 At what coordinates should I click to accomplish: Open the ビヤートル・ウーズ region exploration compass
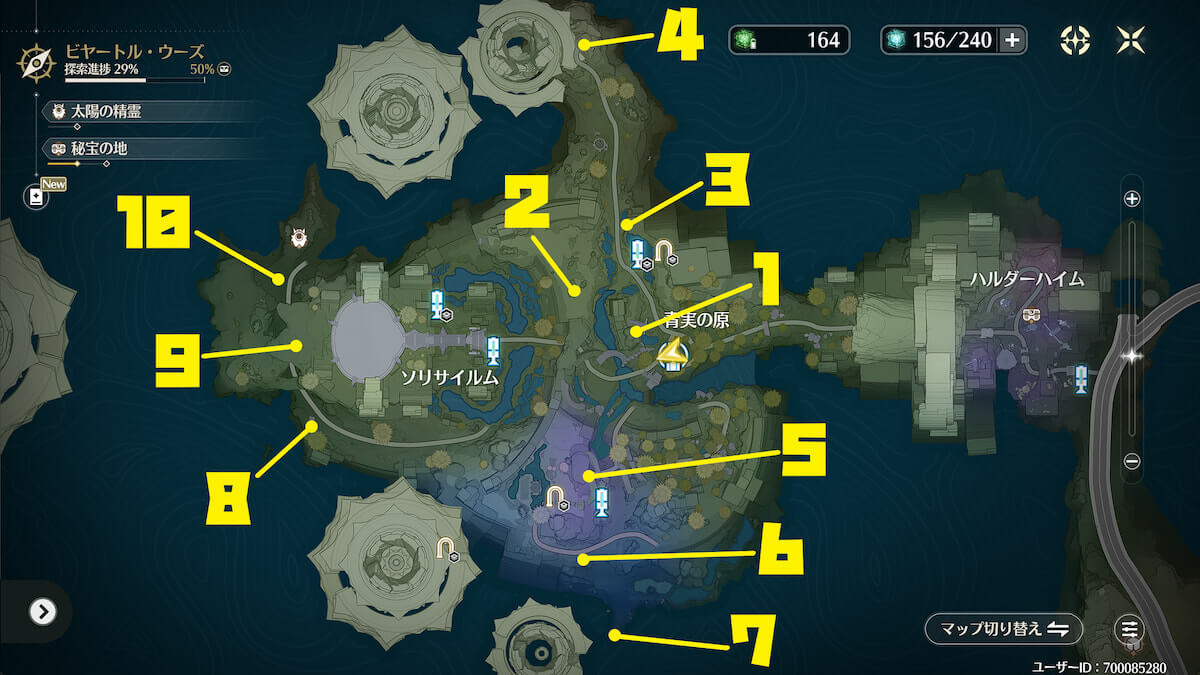click(37, 62)
